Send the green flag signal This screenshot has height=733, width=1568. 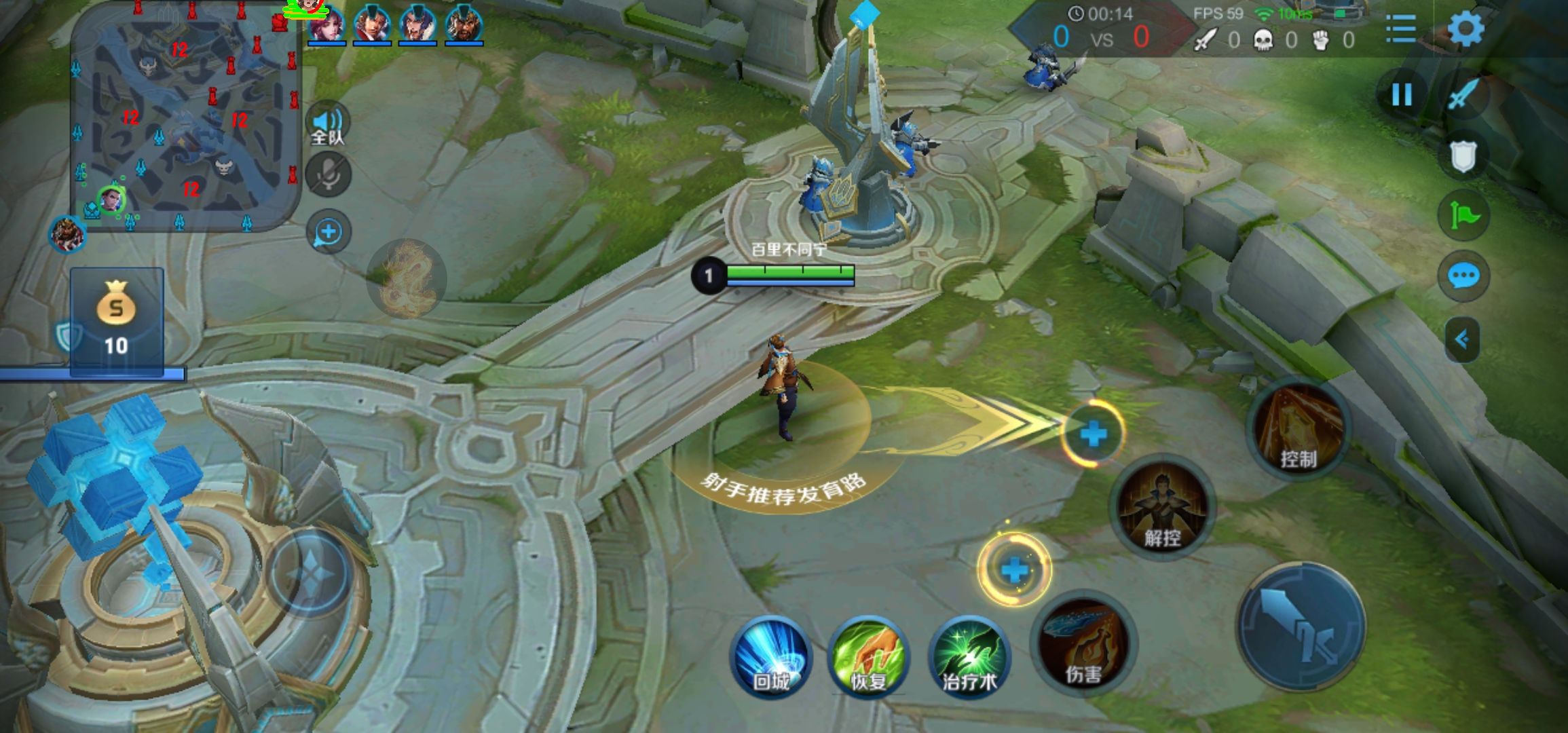pyautogui.click(x=1463, y=216)
